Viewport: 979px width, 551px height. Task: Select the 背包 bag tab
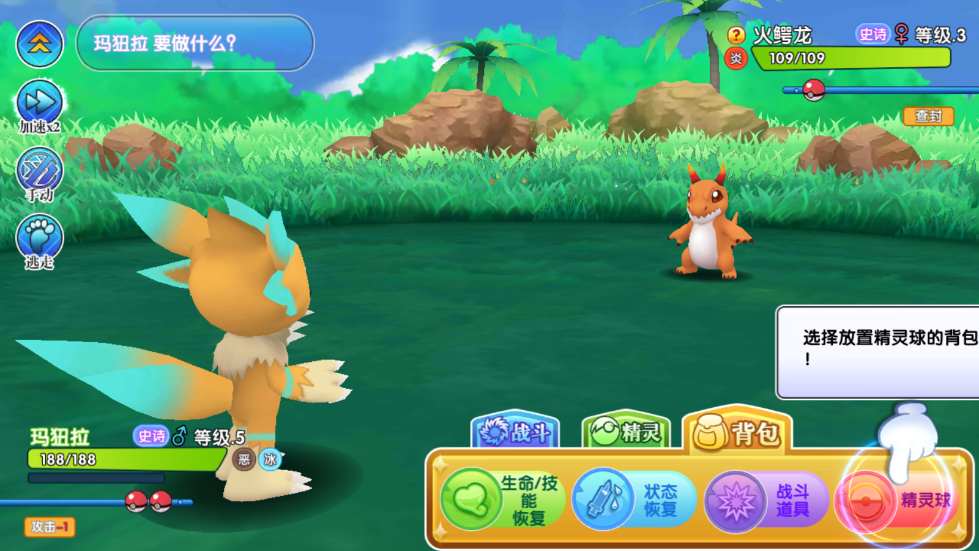(x=738, y=432)
